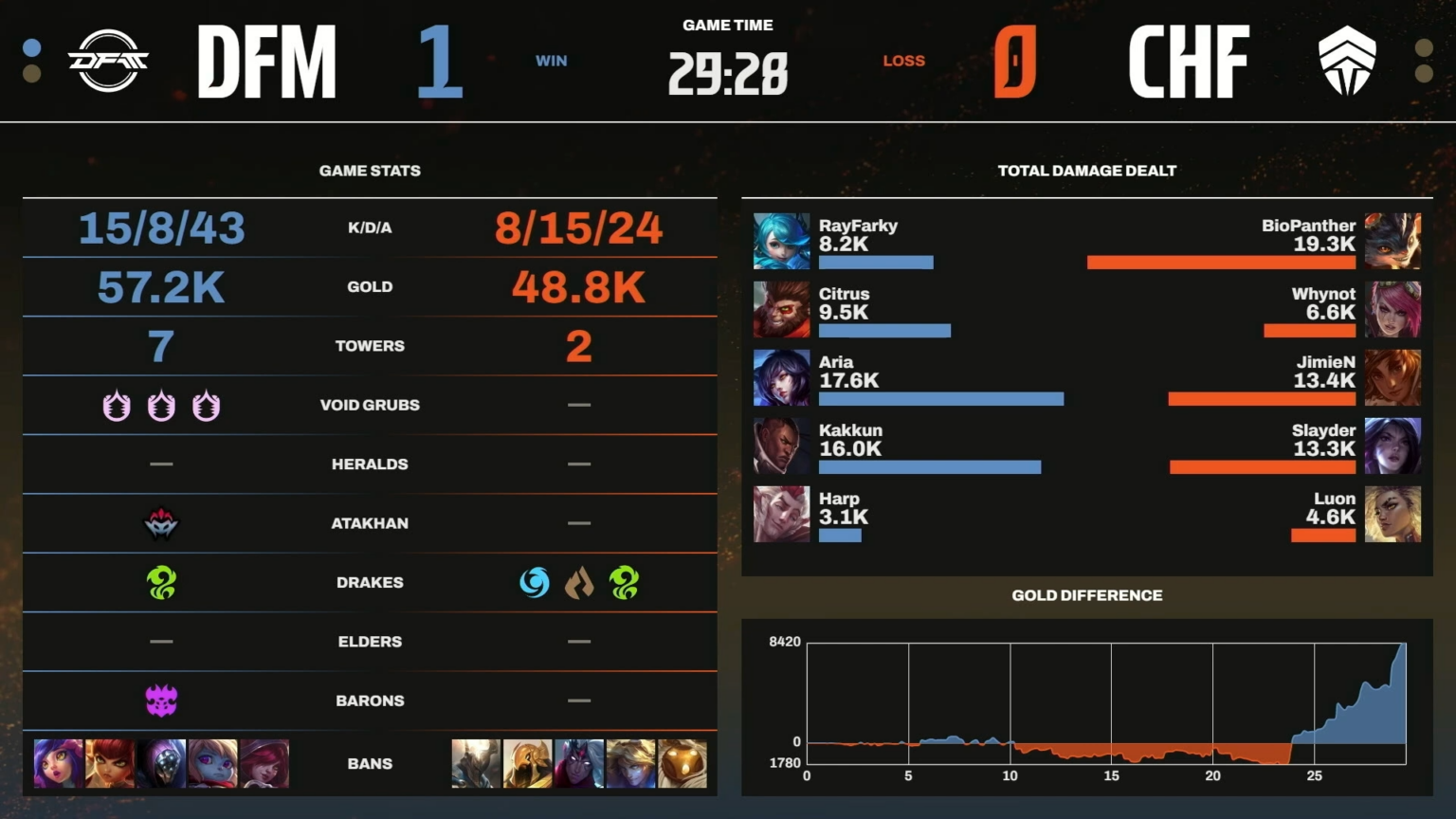Viewport: 1456px width, 819px height.
Task: Open RayFarky's champion portrait
Action: point(780,241)
